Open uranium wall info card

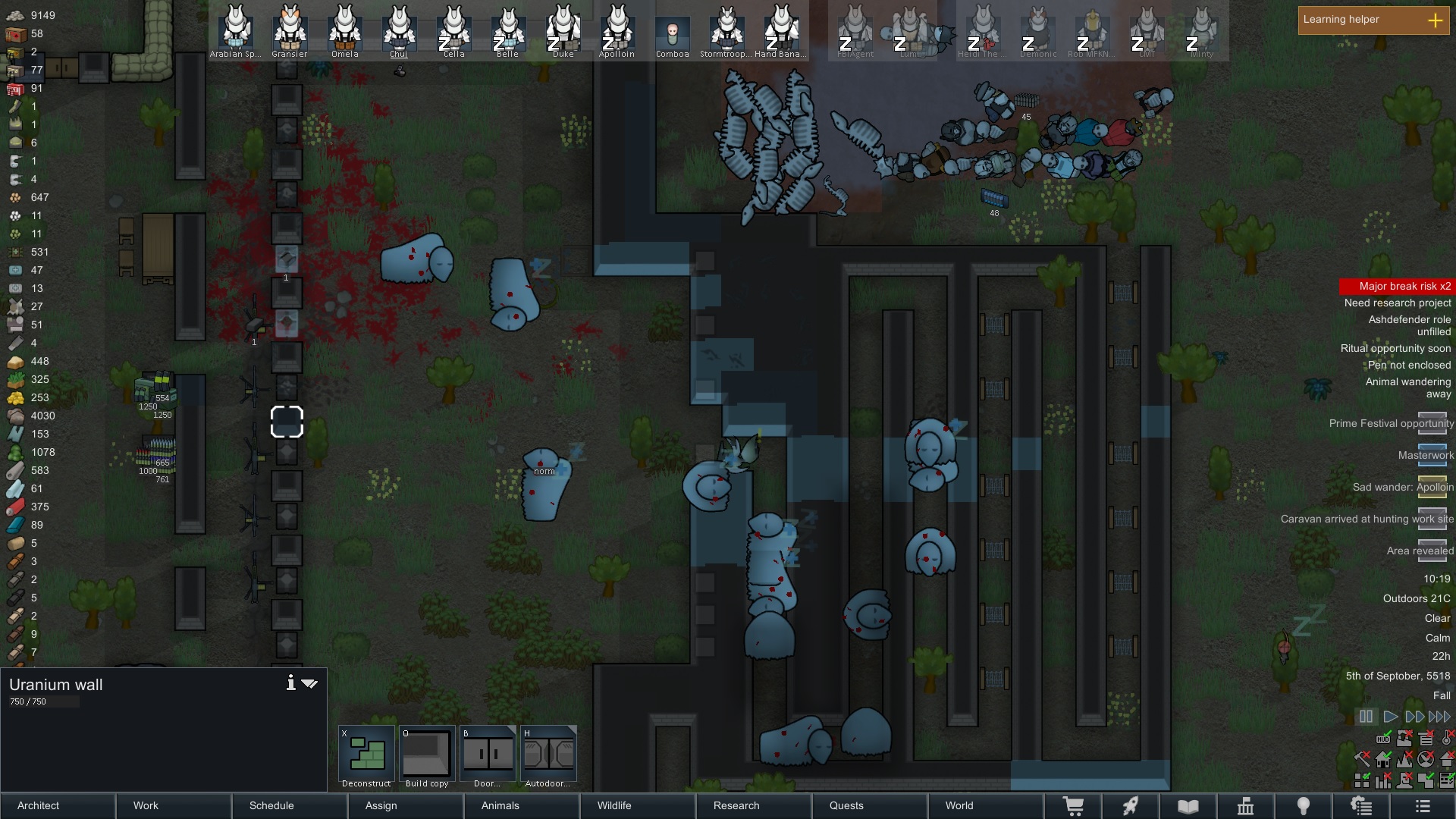[x=290, y=683]
